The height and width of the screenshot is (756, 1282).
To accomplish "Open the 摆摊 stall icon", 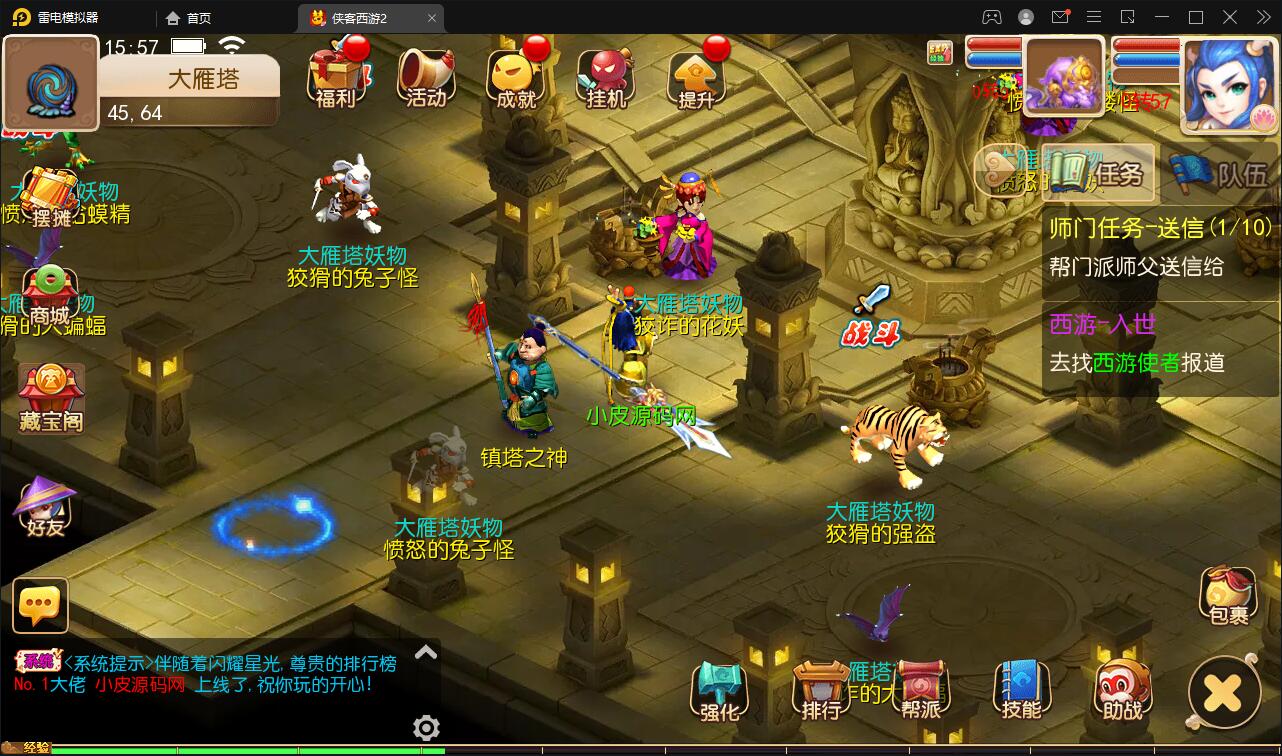I will [48, 196].
